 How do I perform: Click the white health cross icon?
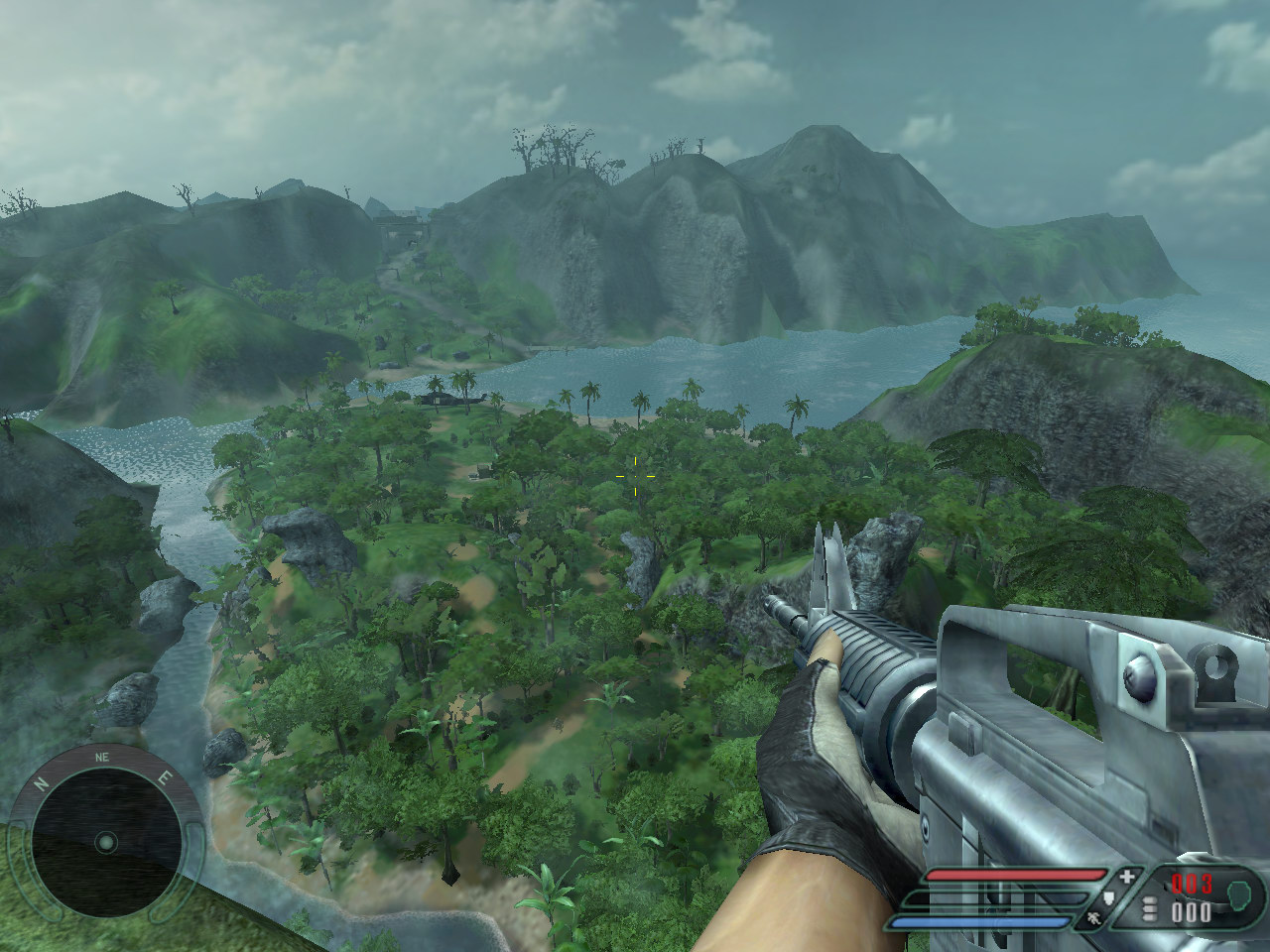click(1126, 877)
